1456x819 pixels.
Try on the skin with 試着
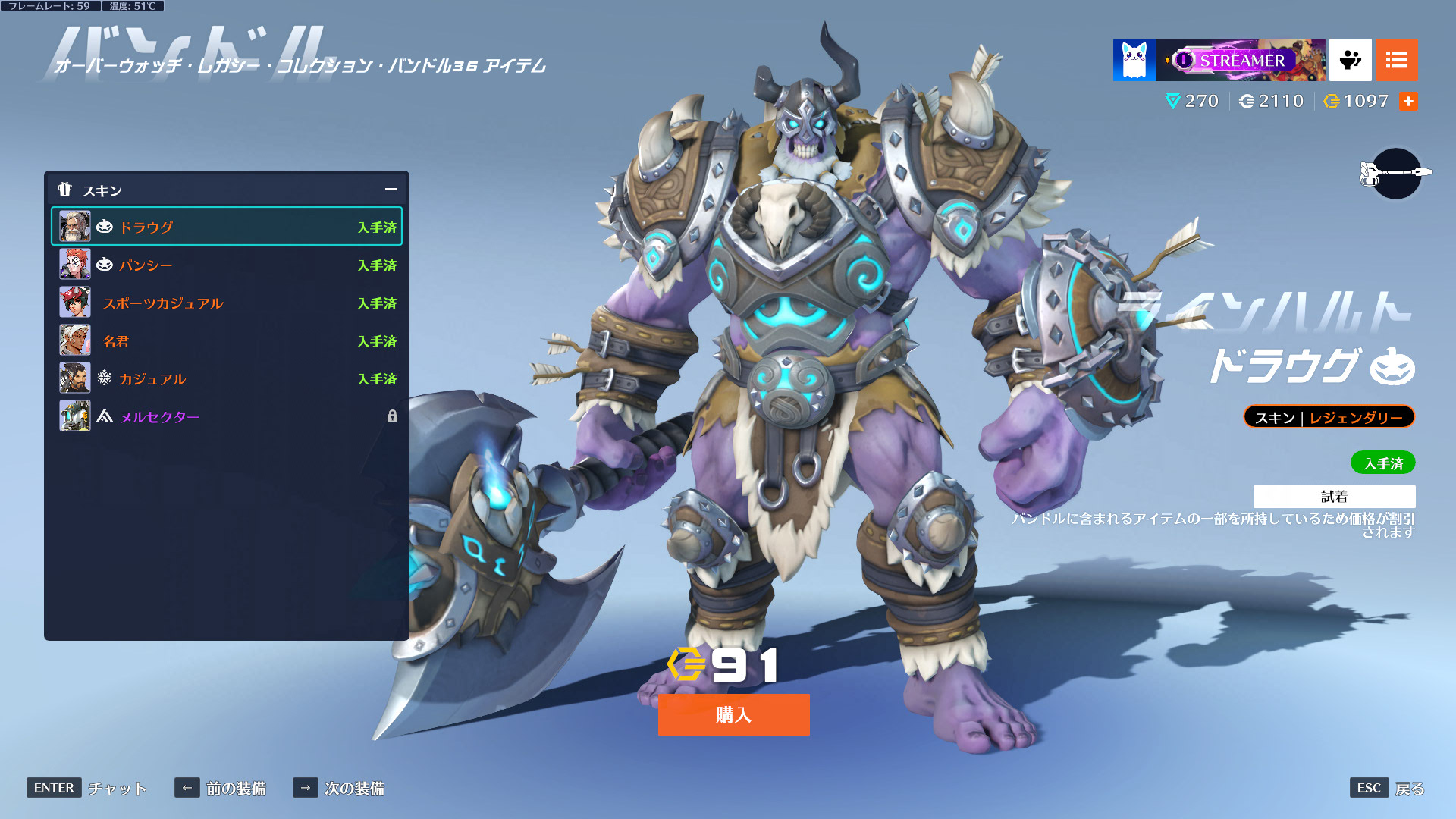pos(1334,497)
